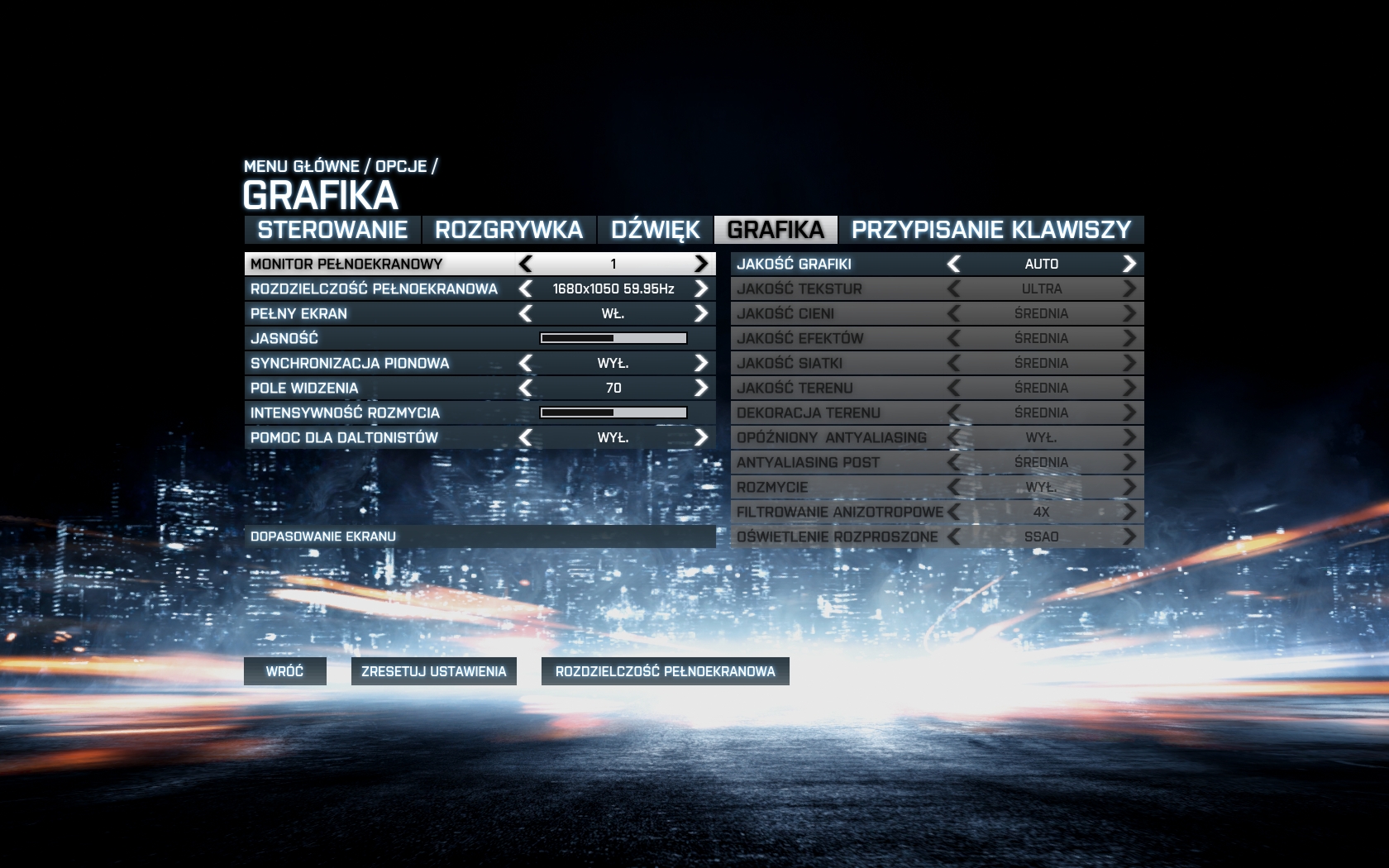Choose next Rozdzielczość Pełnoekranowa value

[701, 289]
